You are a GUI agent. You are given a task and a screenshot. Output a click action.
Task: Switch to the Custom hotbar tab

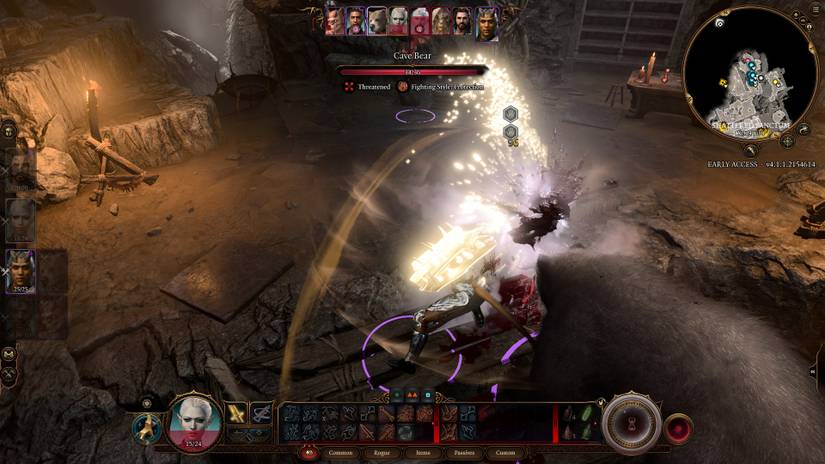pyautogui.click(x=507, y=452)
